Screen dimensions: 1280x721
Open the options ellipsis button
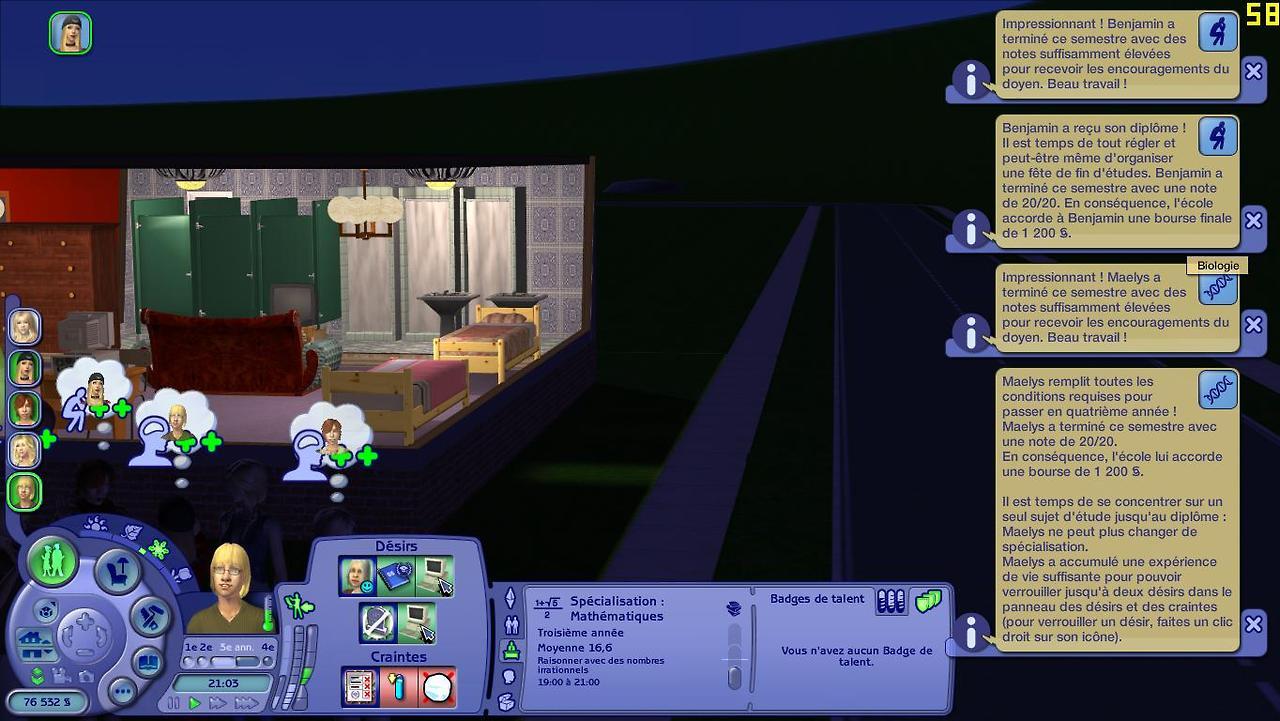(x=122, y=691)
